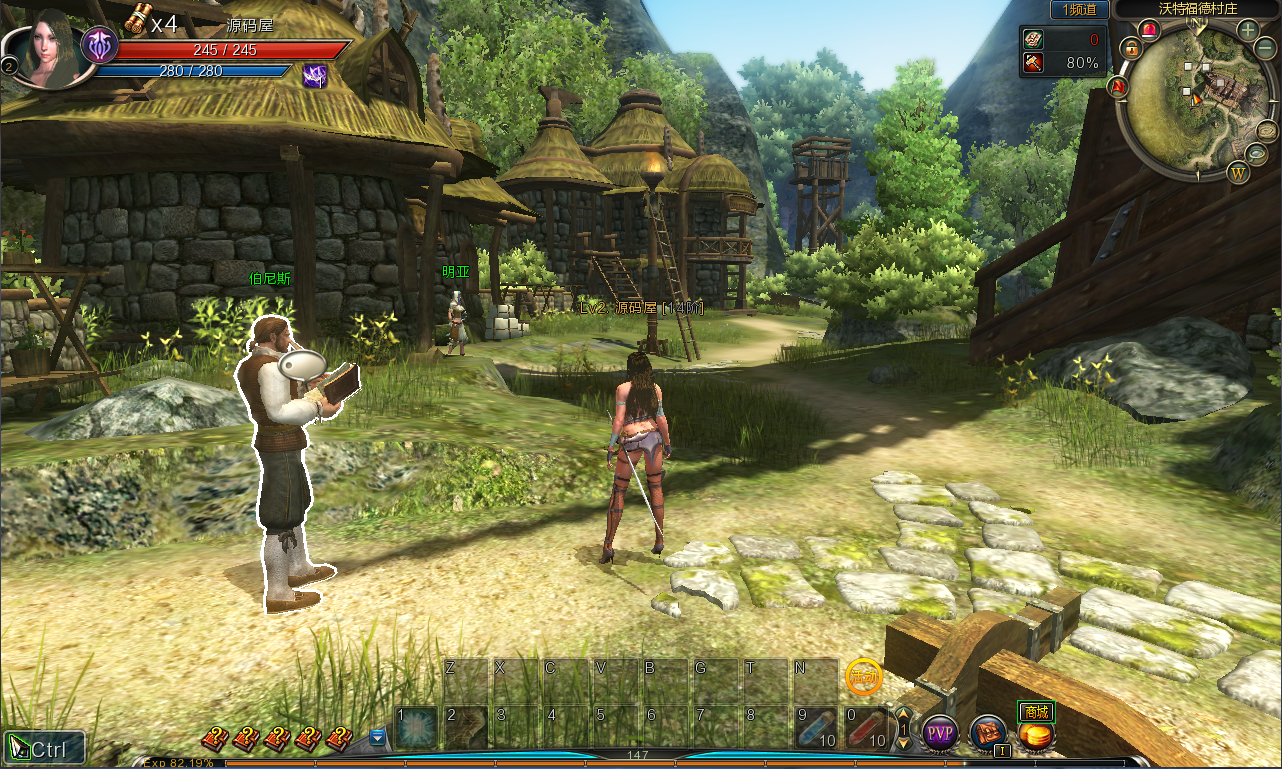The image size is (1282, 769).
Task: Click the red siren icon by minimap
Action: pos(1150,29)
